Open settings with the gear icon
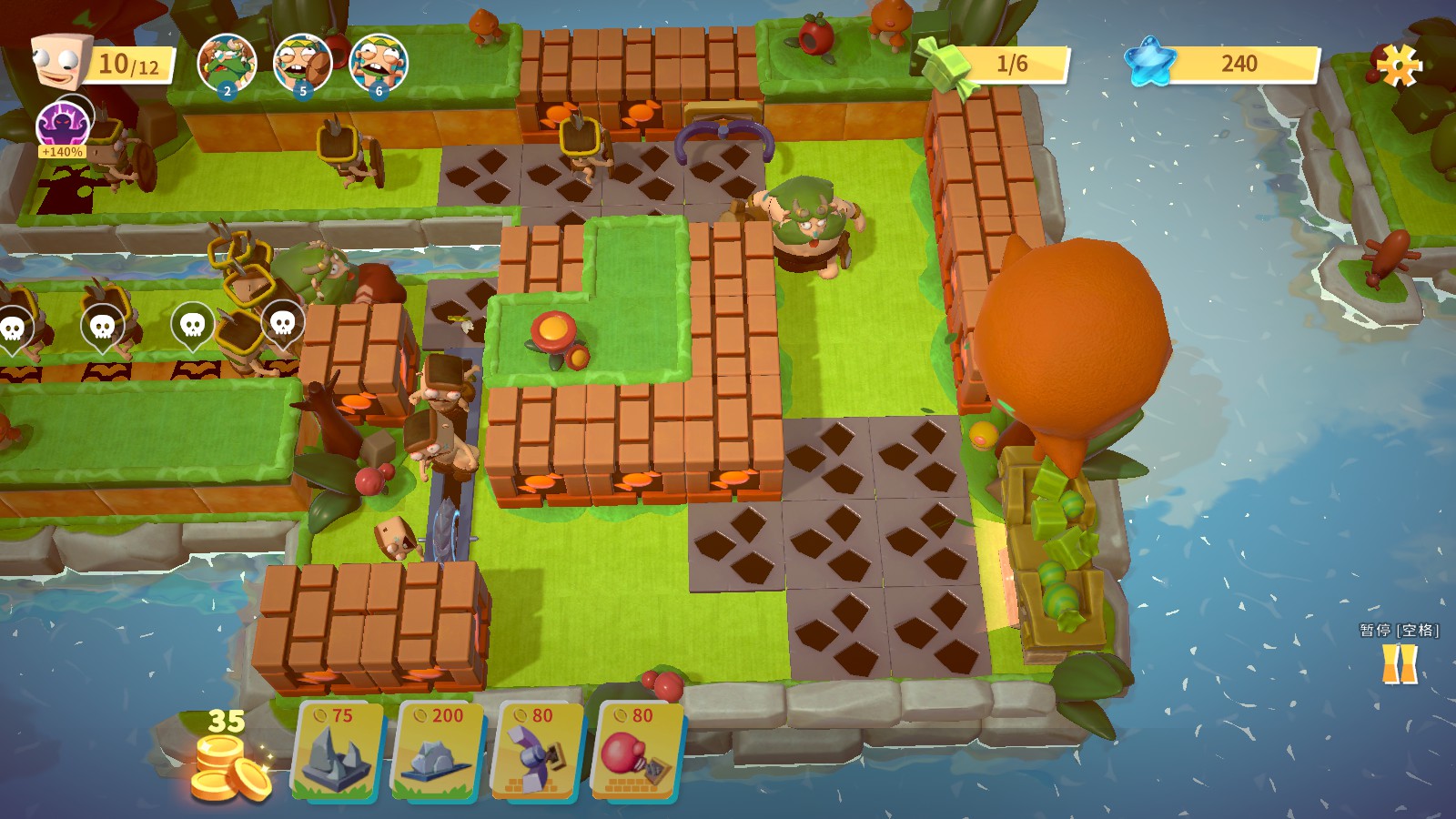The image size is (1456, 819). 1398,64
